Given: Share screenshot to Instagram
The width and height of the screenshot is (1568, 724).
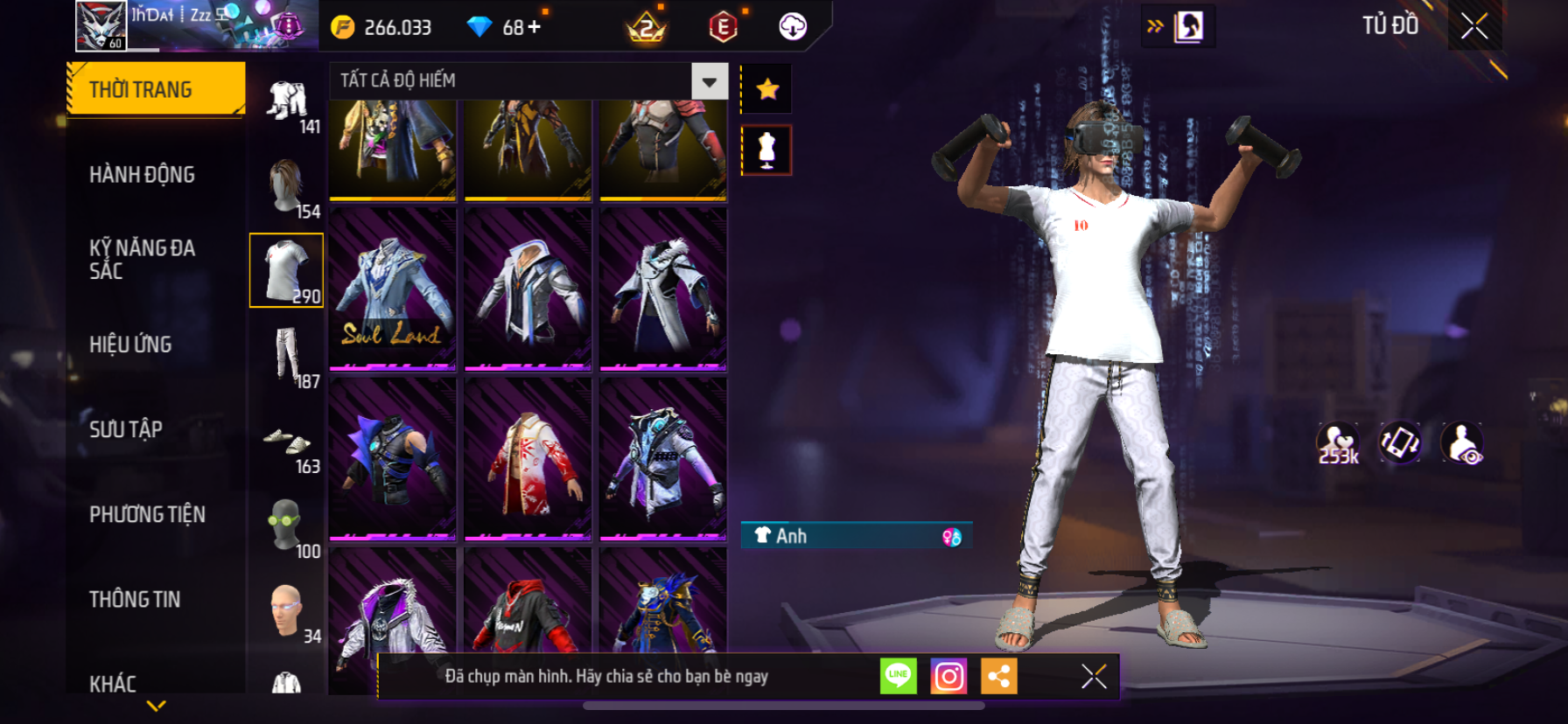Looking at the screenshot, I should tap(948, 676).
